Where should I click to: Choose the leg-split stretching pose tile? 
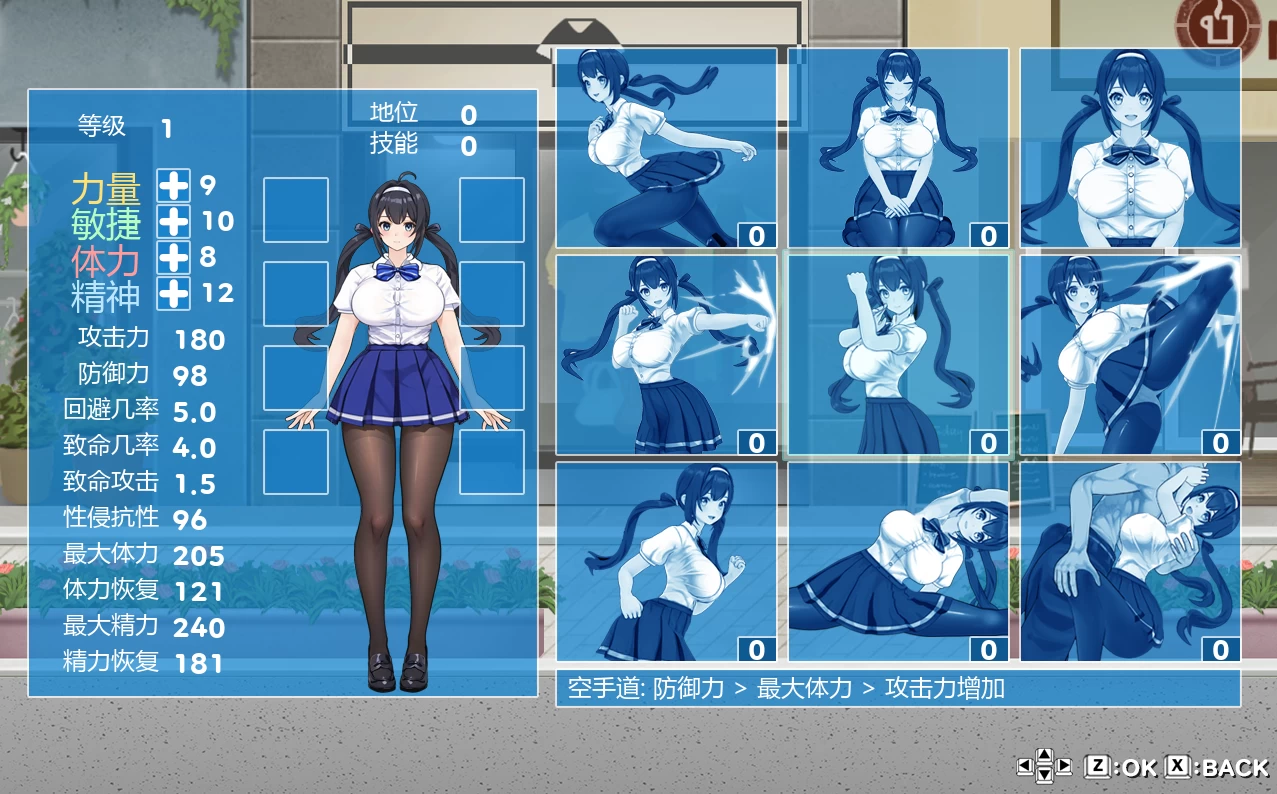point(898,561)
